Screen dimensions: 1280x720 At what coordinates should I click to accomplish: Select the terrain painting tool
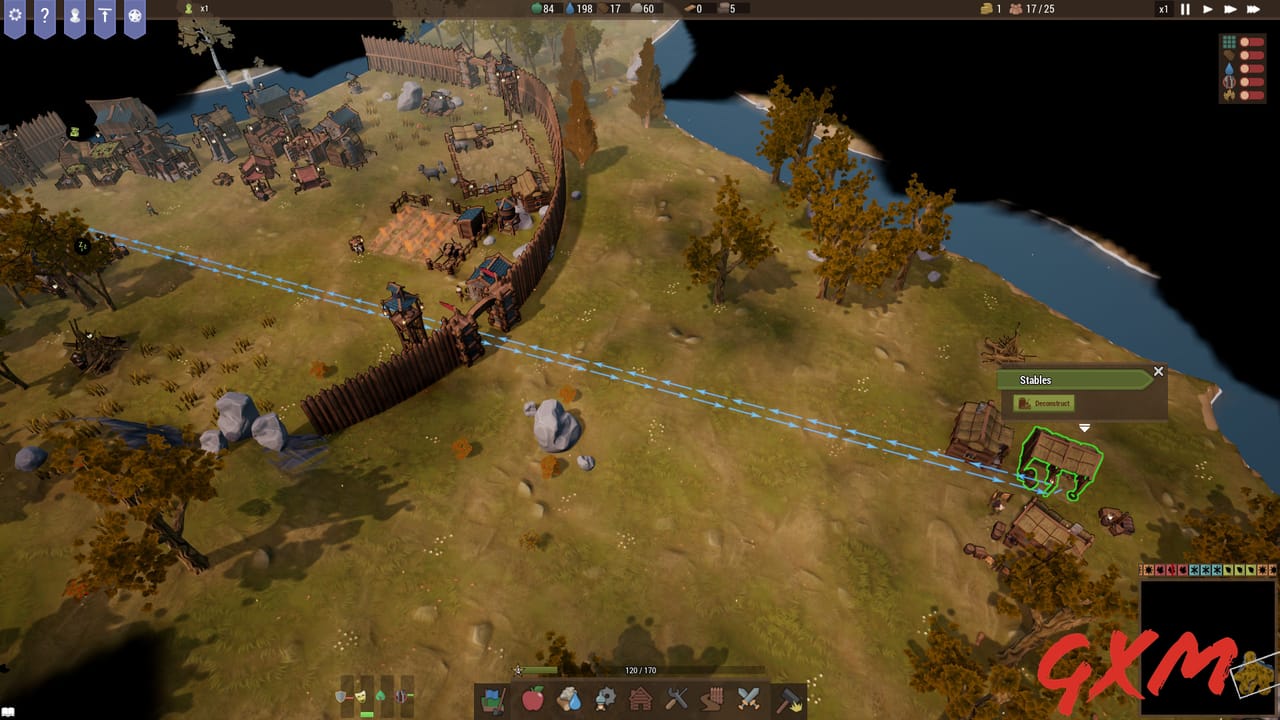[x=491, y=703]
